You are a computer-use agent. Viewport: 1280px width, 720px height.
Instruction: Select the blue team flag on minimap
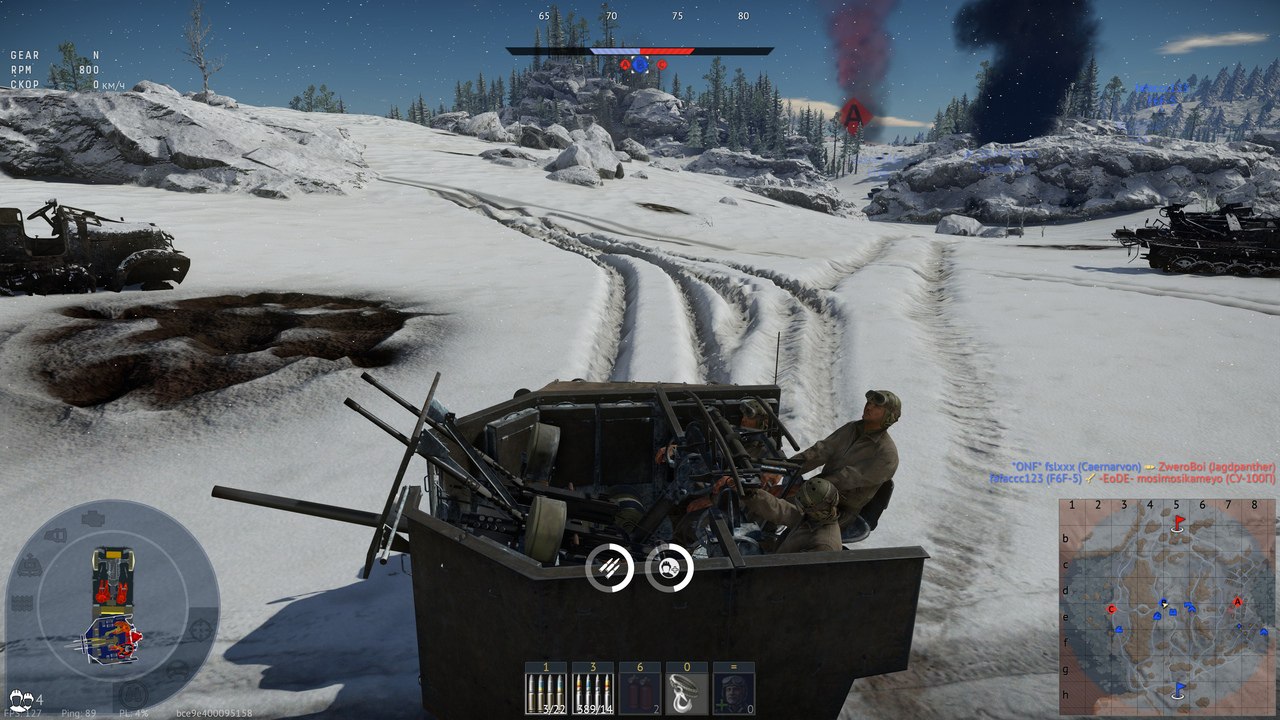1179,688
